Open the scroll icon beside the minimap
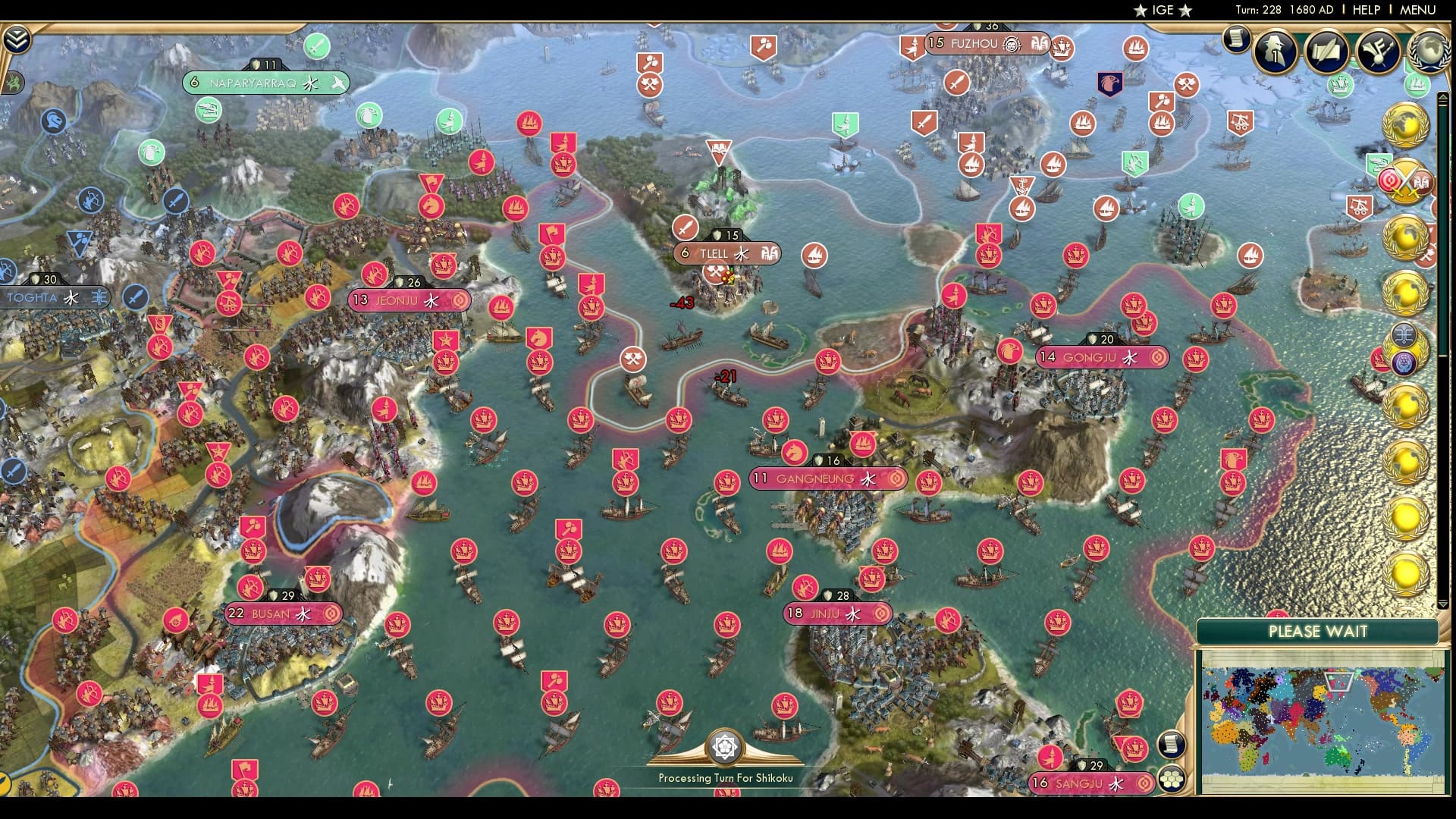The width and height of the screenshot is (1456, 819). pos(1172,743)
